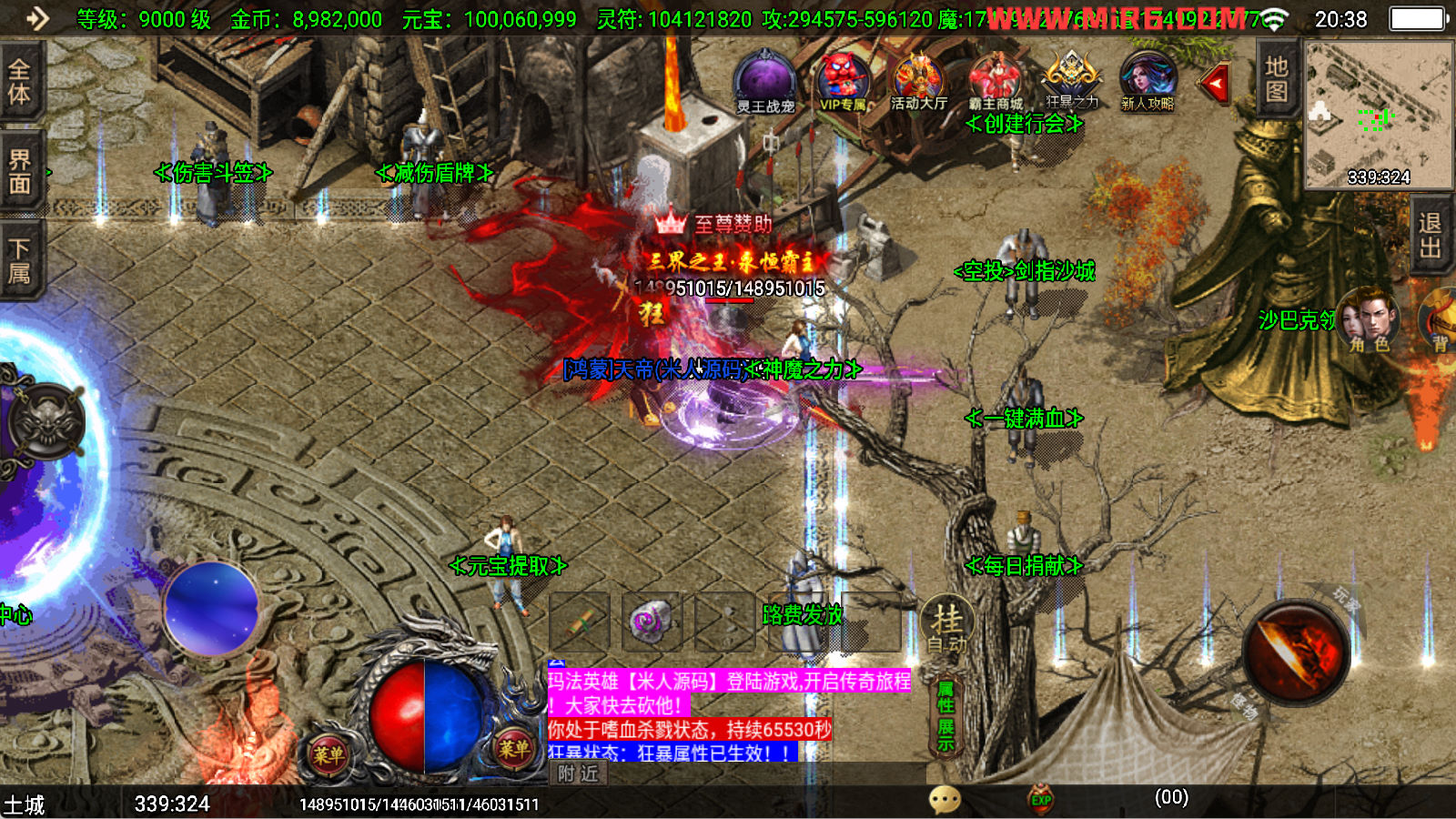Image resolution: width=1456 pixels, height=819 pixels.
Task: Choose the 下属 tab
Action: coord(19,261)
